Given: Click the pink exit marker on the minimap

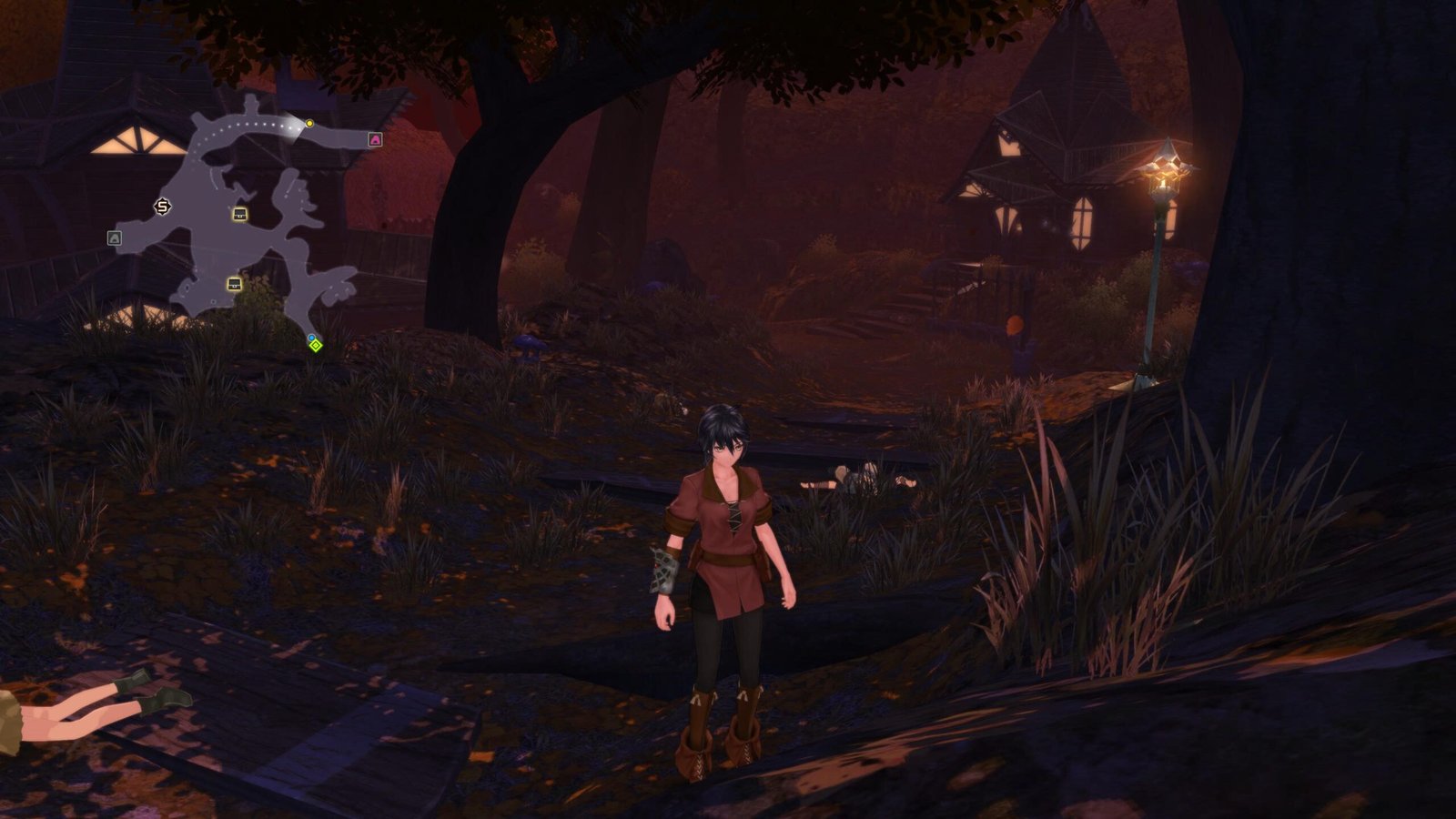Looking at the screenshot, I should [375, 140].
